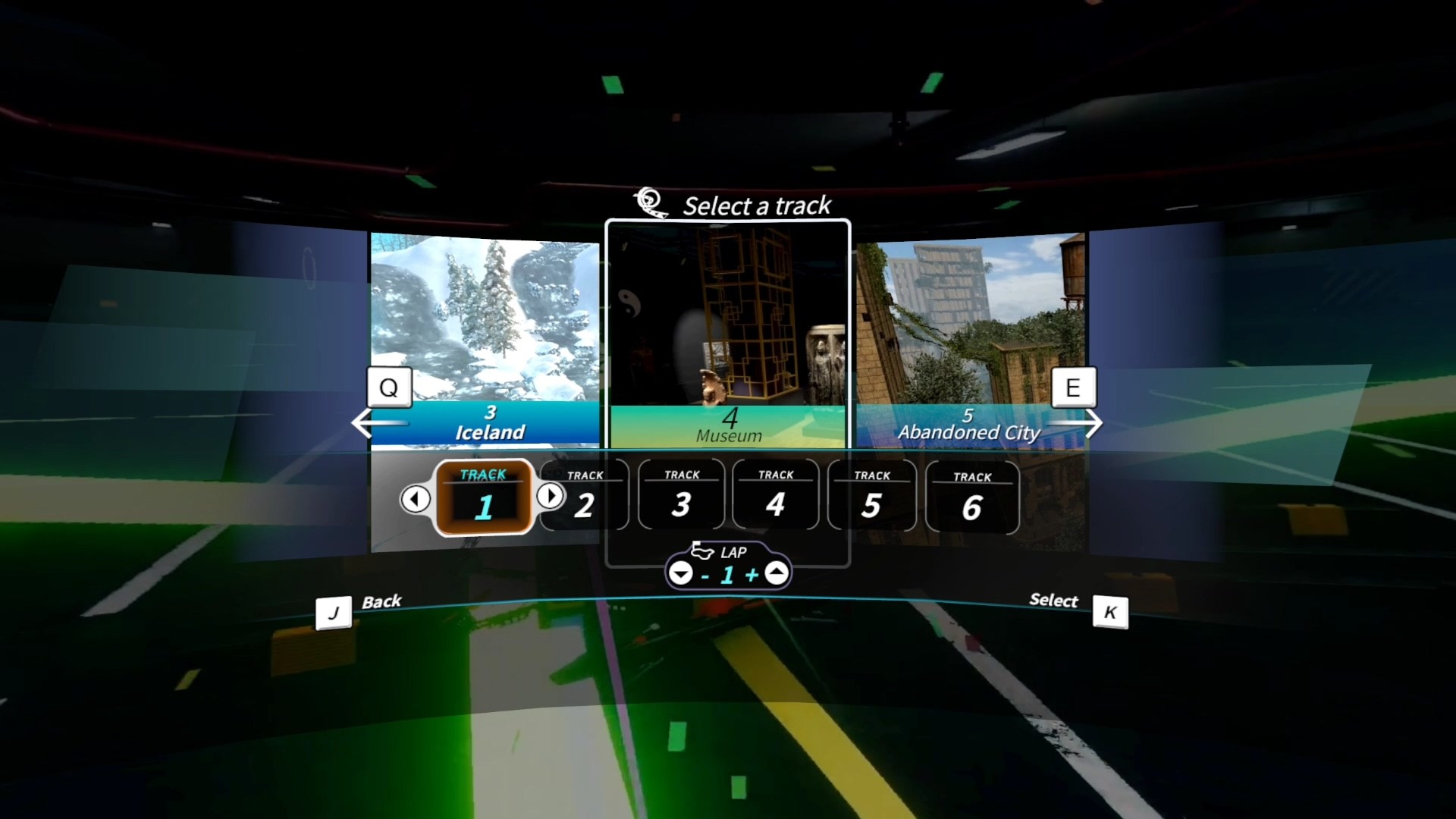
Task: Click the right circle arrow beside Track 1
Action: click(551, 496)
